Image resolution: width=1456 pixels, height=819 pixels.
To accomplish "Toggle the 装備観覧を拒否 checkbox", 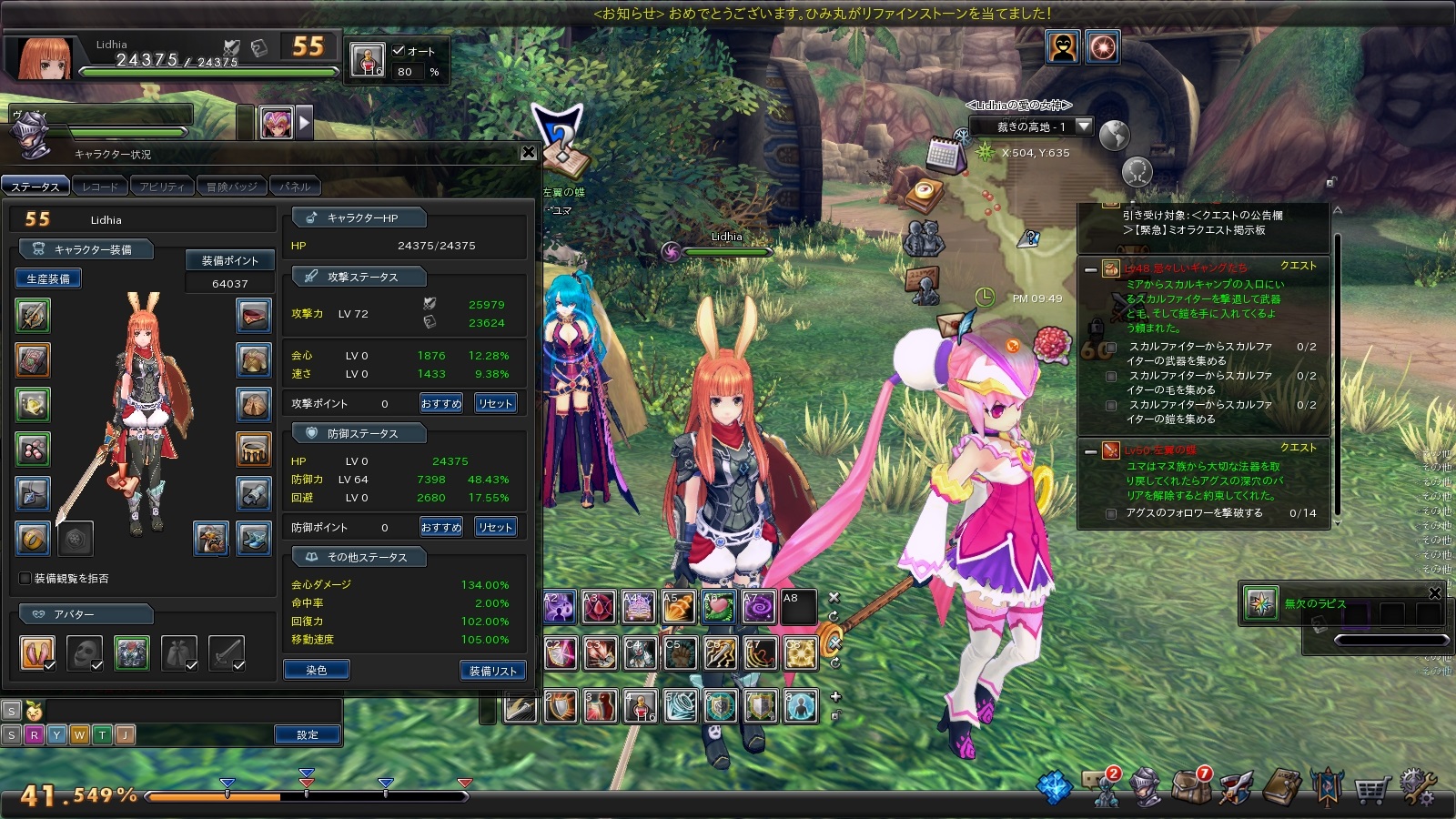I will (x=25, y=579).
